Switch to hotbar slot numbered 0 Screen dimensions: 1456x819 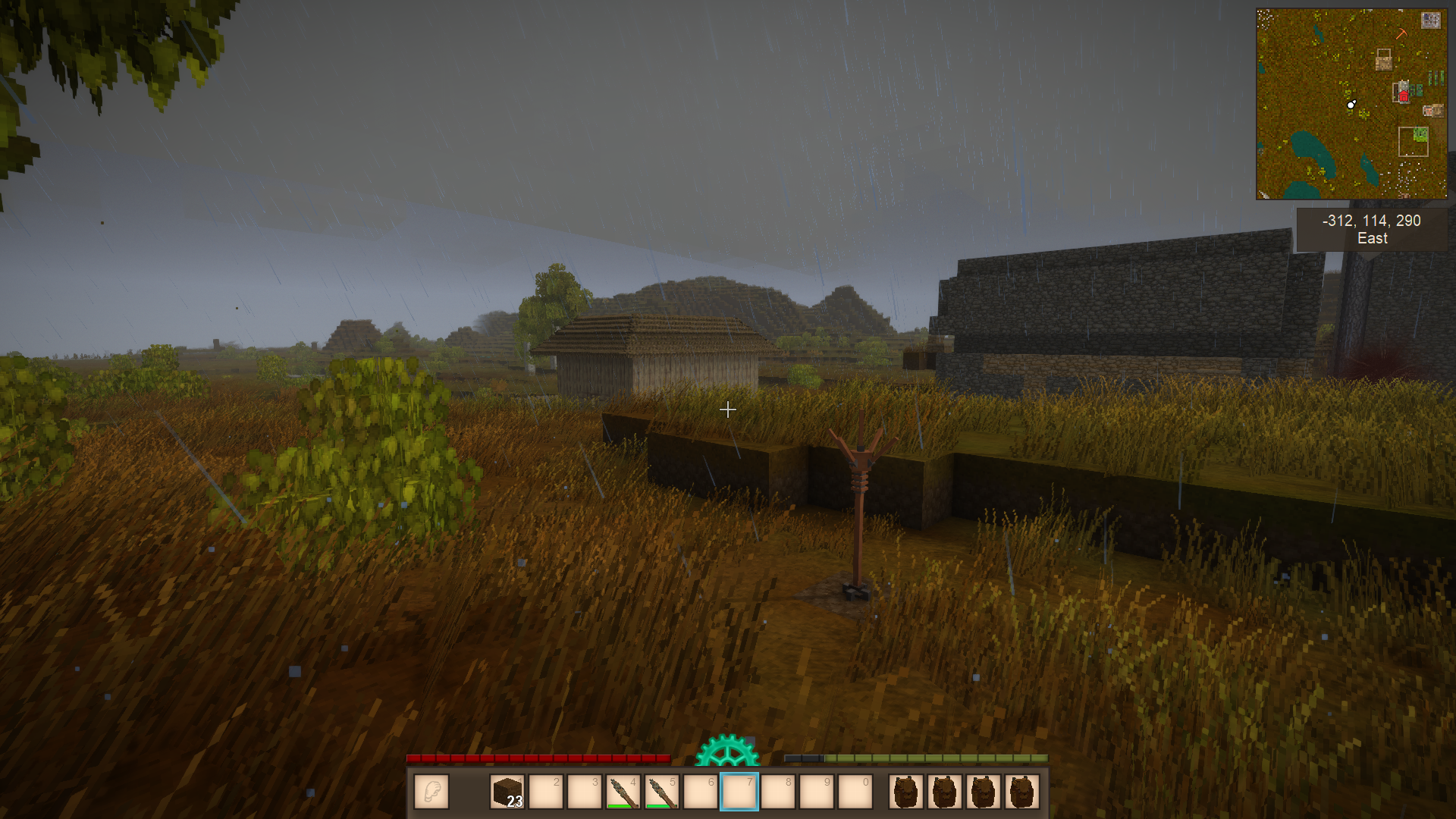(x=855, y=792)
